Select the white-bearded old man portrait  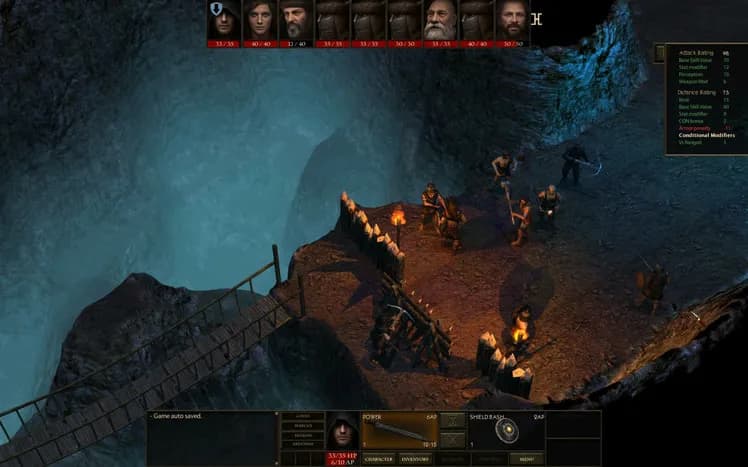pos(441,20)
